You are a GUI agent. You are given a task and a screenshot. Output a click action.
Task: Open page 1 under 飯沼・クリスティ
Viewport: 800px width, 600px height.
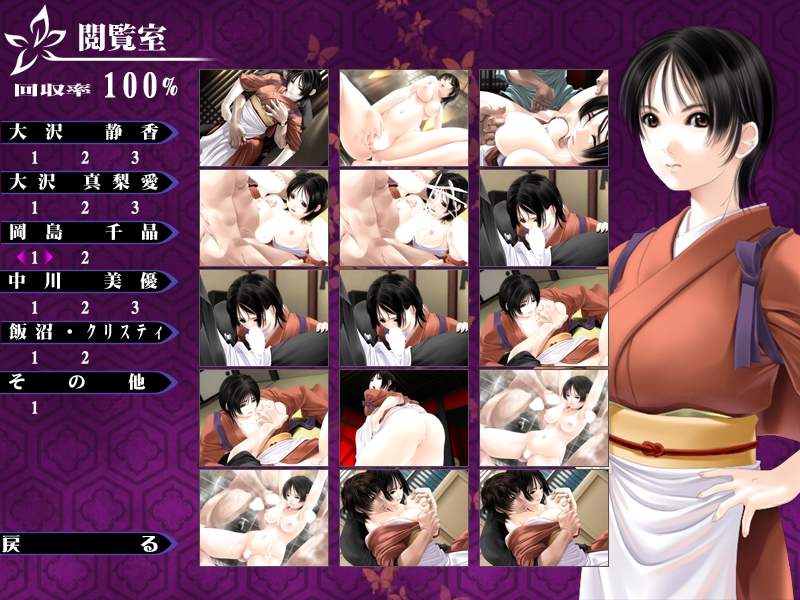pyautogui.click(x=35, y=358)
